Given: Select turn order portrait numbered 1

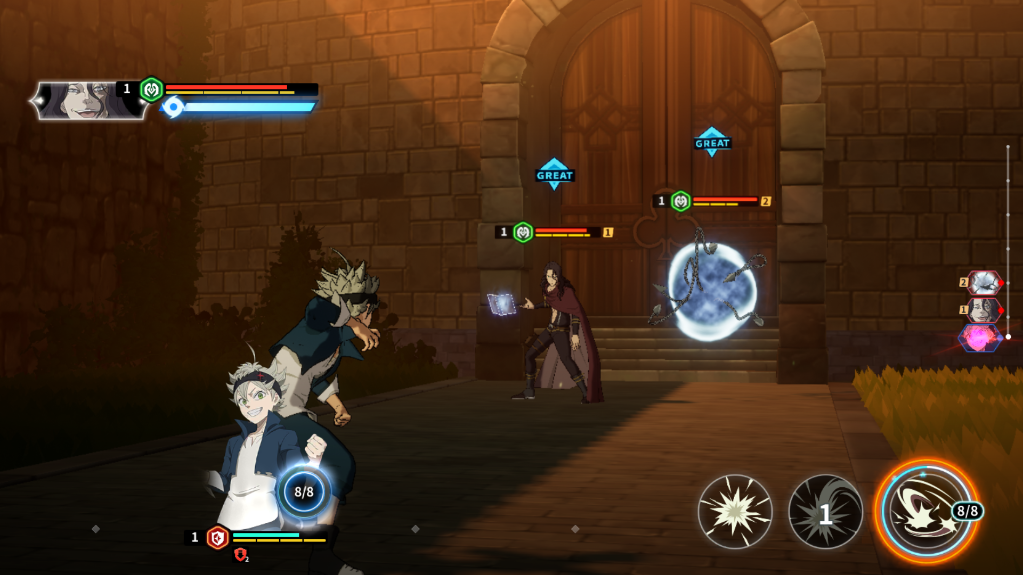Looking at the screenshot, I should tap(983, 310).
